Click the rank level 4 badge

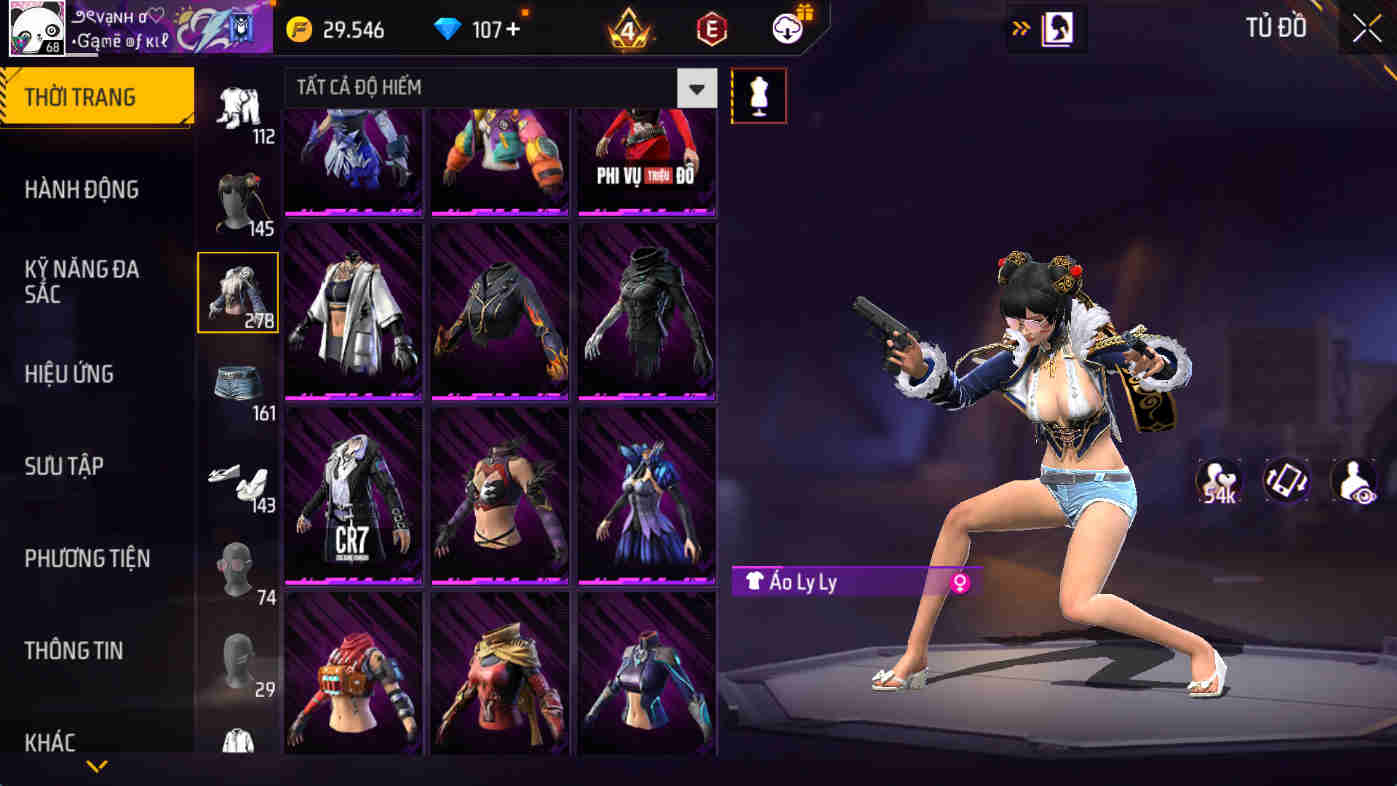point(624,28)
